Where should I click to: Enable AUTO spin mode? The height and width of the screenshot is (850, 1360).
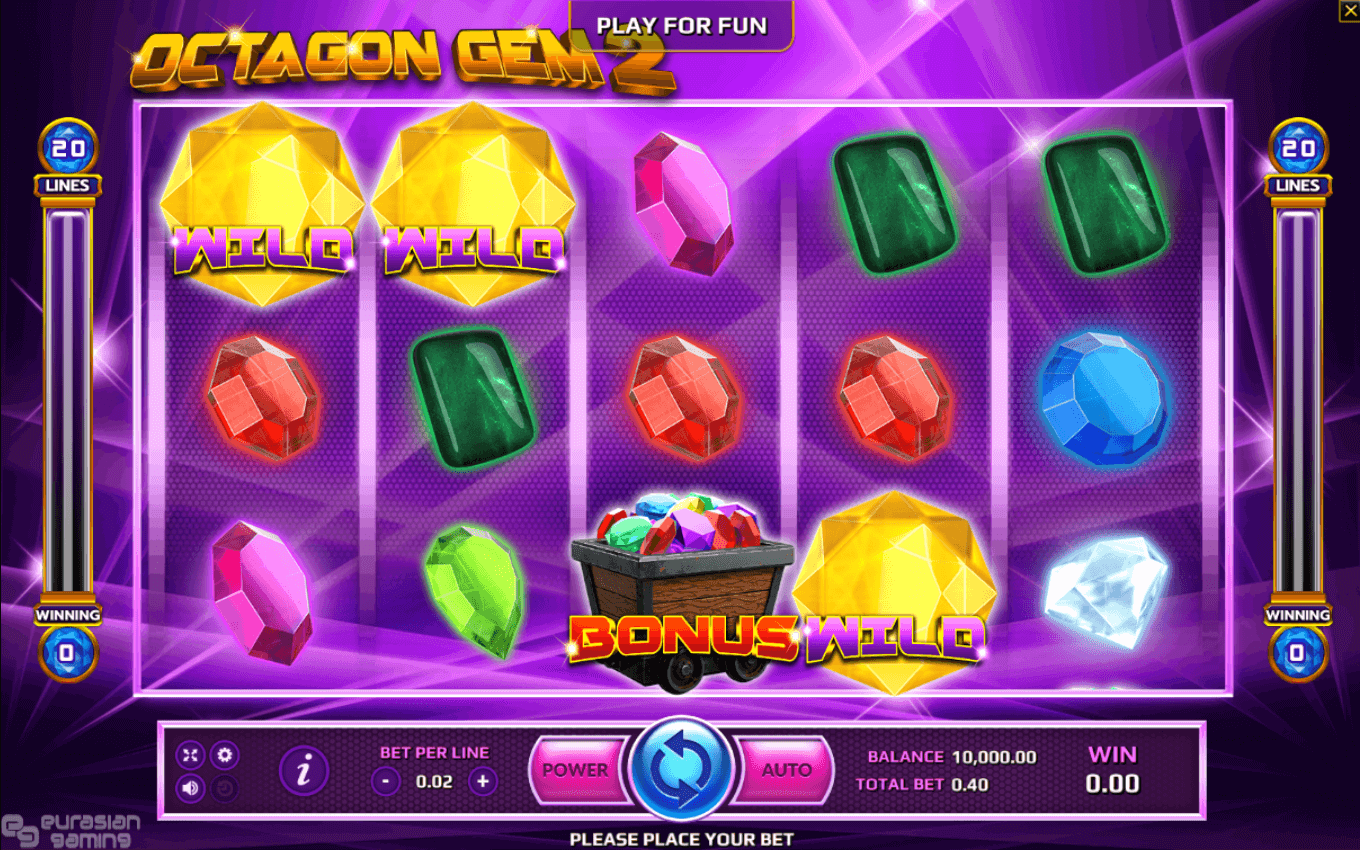pos(786,770)
